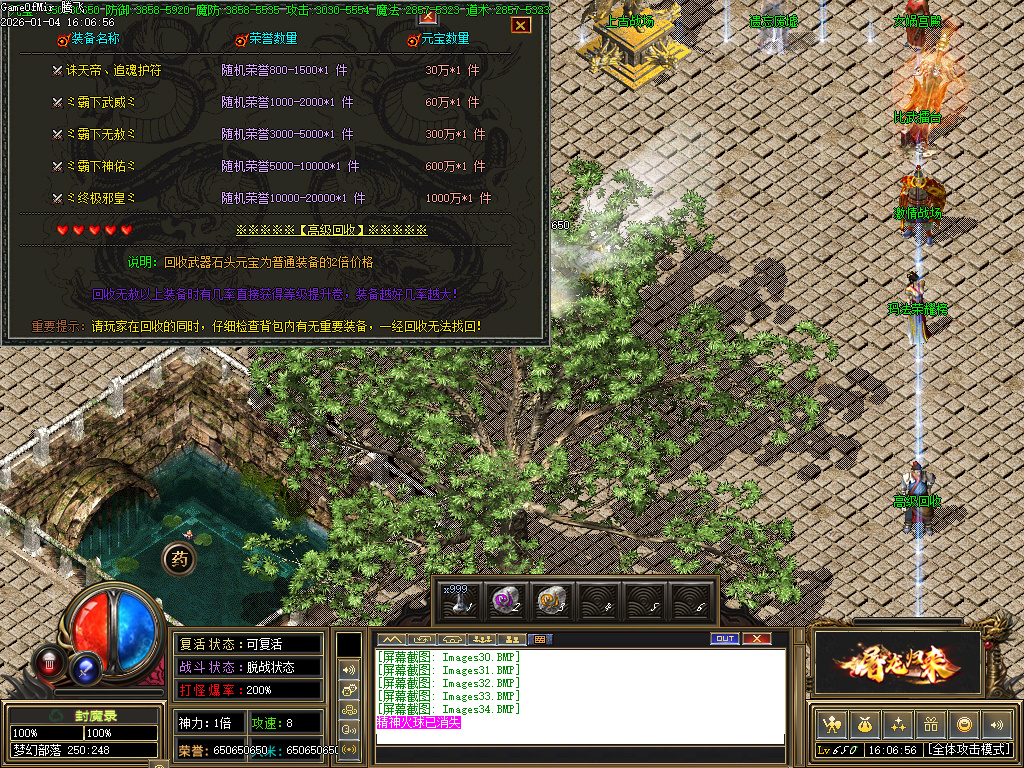This screenshot has height=768, width=1024.
Task: Select the 霸下无敌 recycle entry
Action: [99, 134]
